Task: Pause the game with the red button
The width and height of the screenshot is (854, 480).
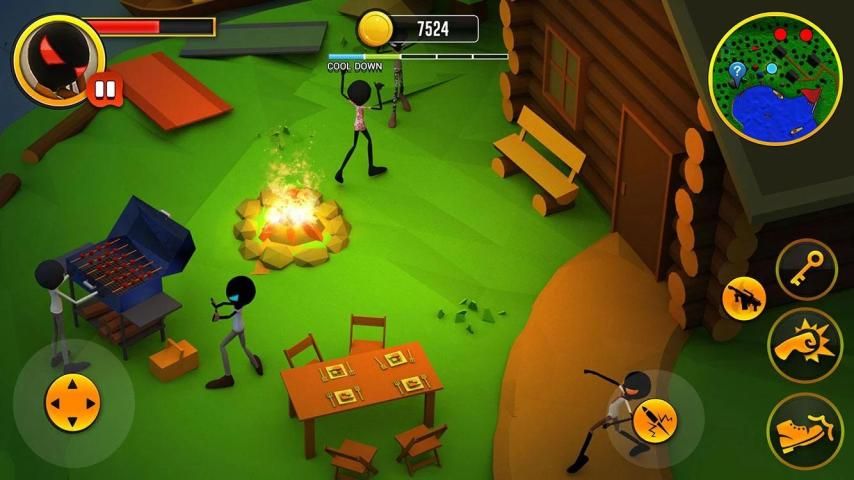Action: (104, 92)
